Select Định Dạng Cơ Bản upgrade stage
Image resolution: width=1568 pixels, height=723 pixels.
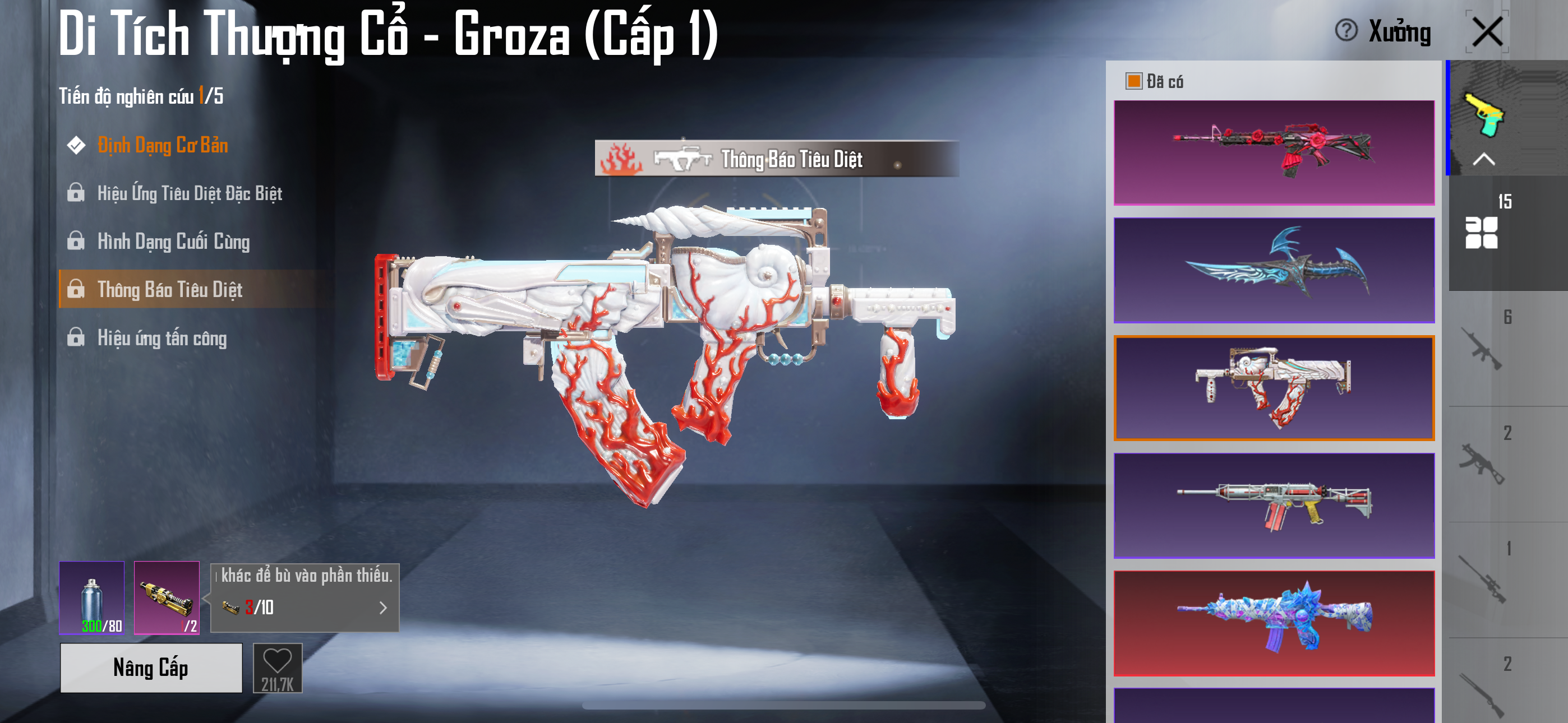(163, 146)
